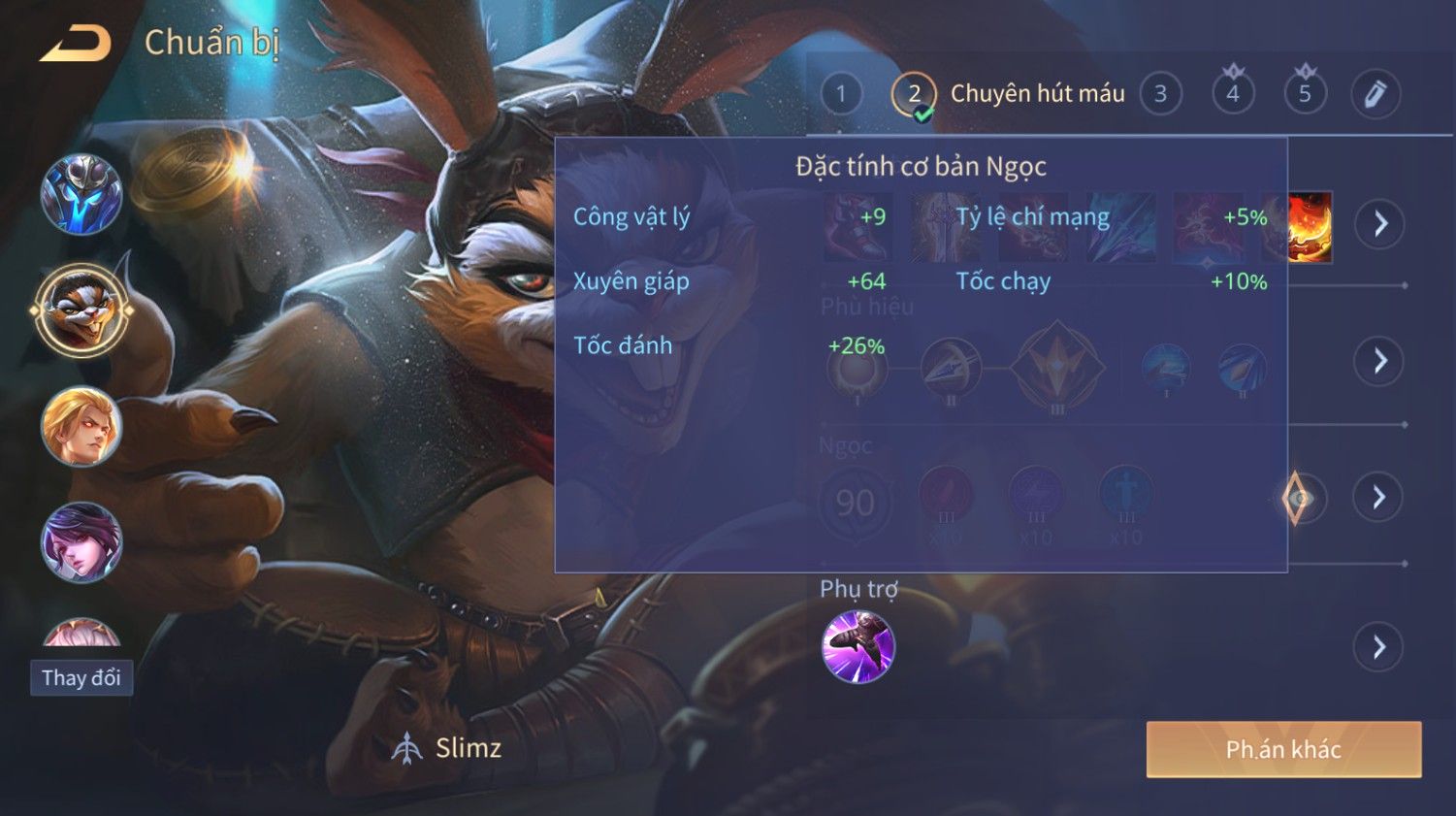Click the Phương án khác button
This screenshot has width=1456, height=816.
pos(1283,749)
